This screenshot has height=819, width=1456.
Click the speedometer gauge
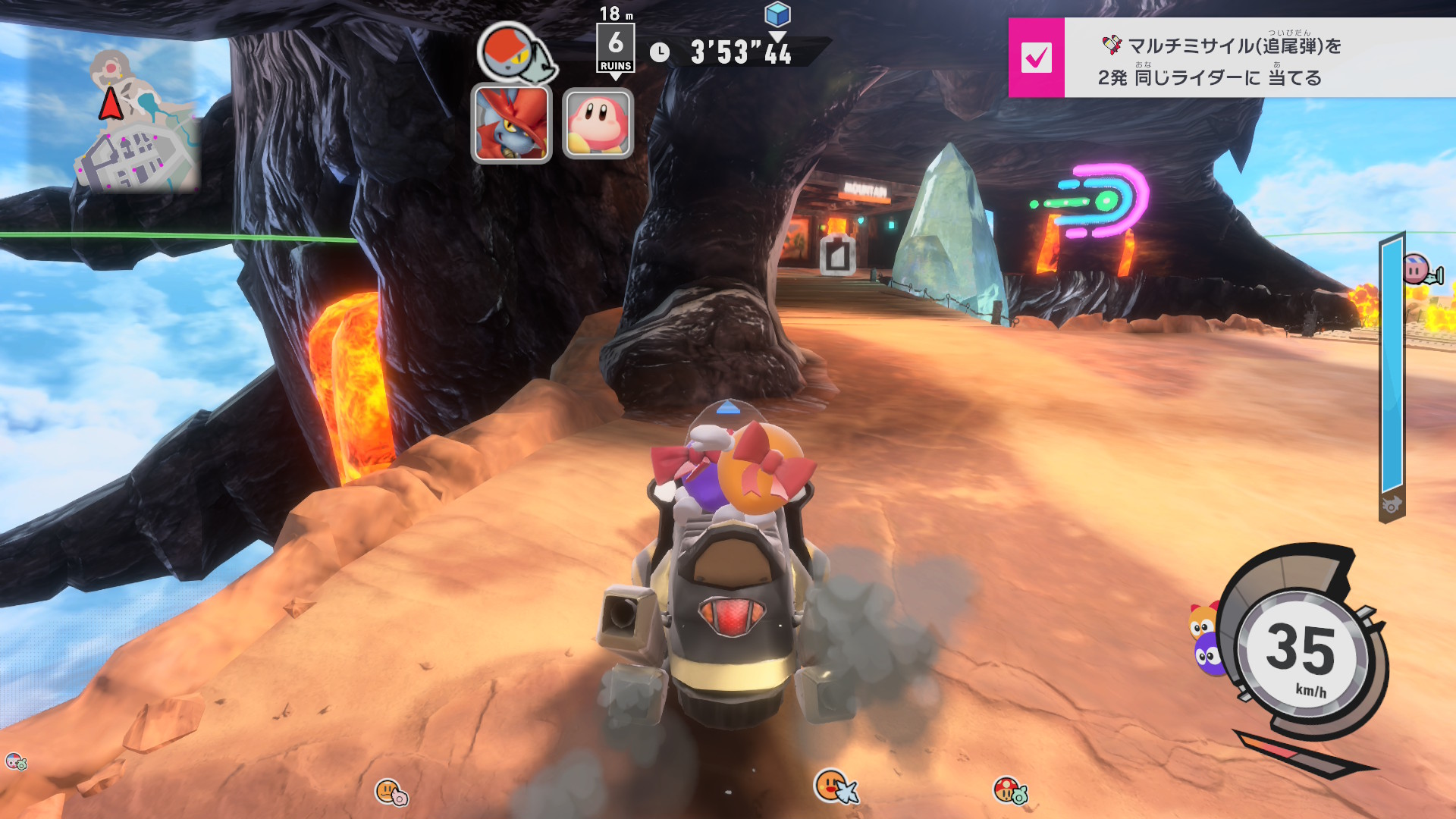tap(1301, 652)
